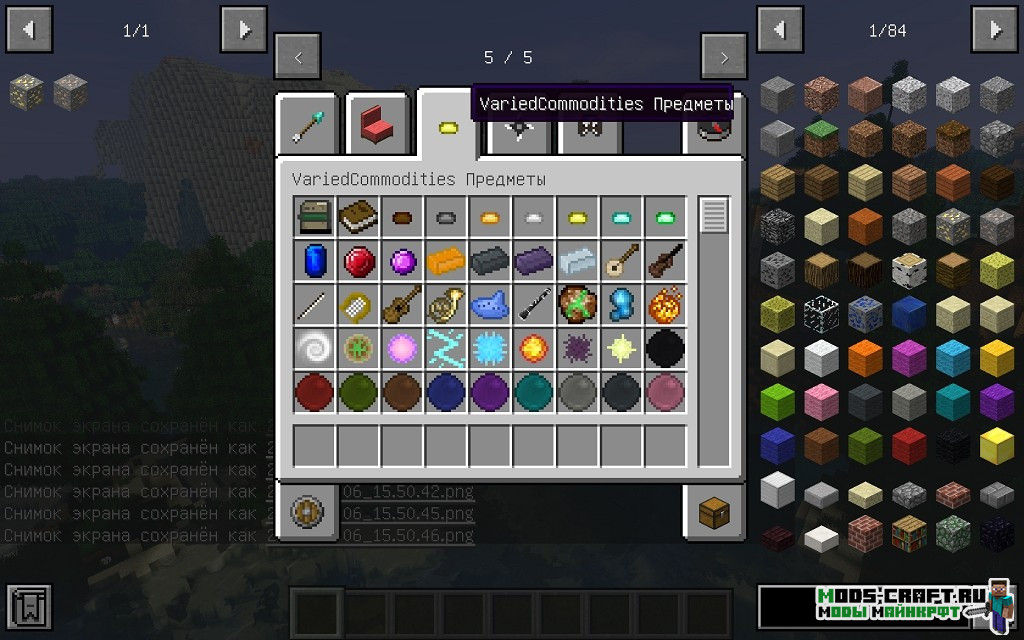Select the orange wool block in item list
This screenshot has width=1024, height=640.
[865, 357]
